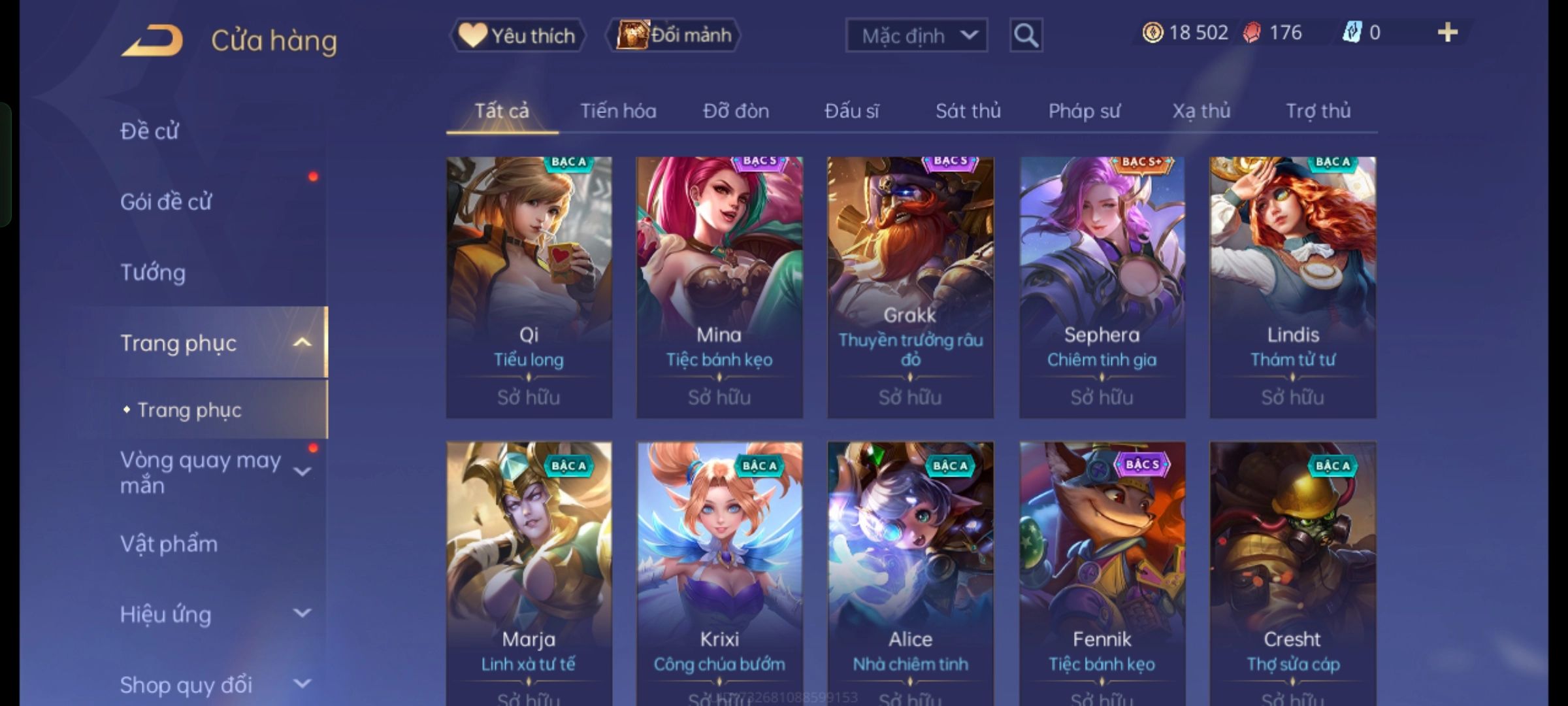1568x706 pixels.
Task: Switch to the Đỡ đòn tab
Action: [736, 111]
